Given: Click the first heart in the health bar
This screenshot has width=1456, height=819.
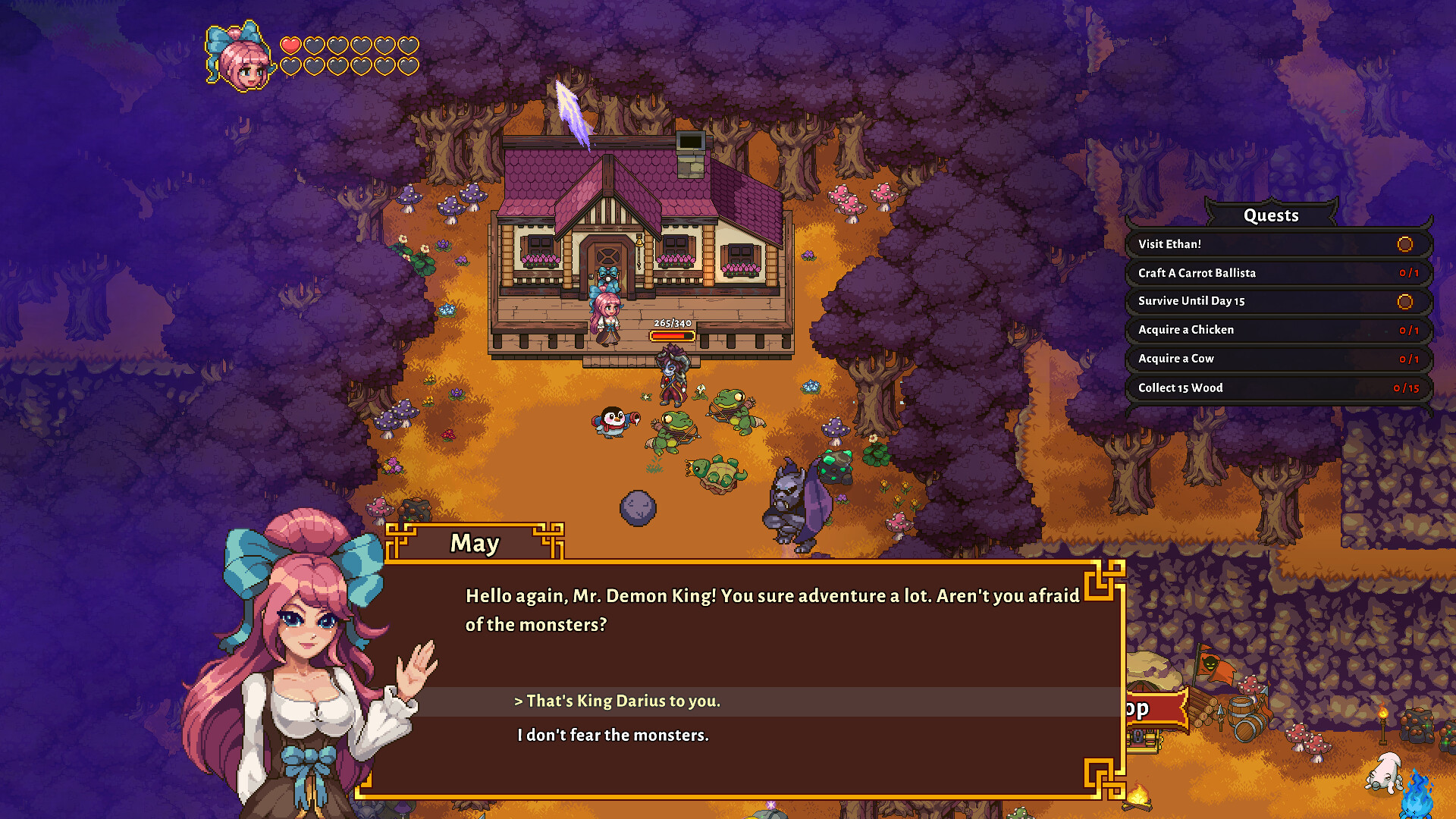Looking at the screenshot, I should [290, 45].
